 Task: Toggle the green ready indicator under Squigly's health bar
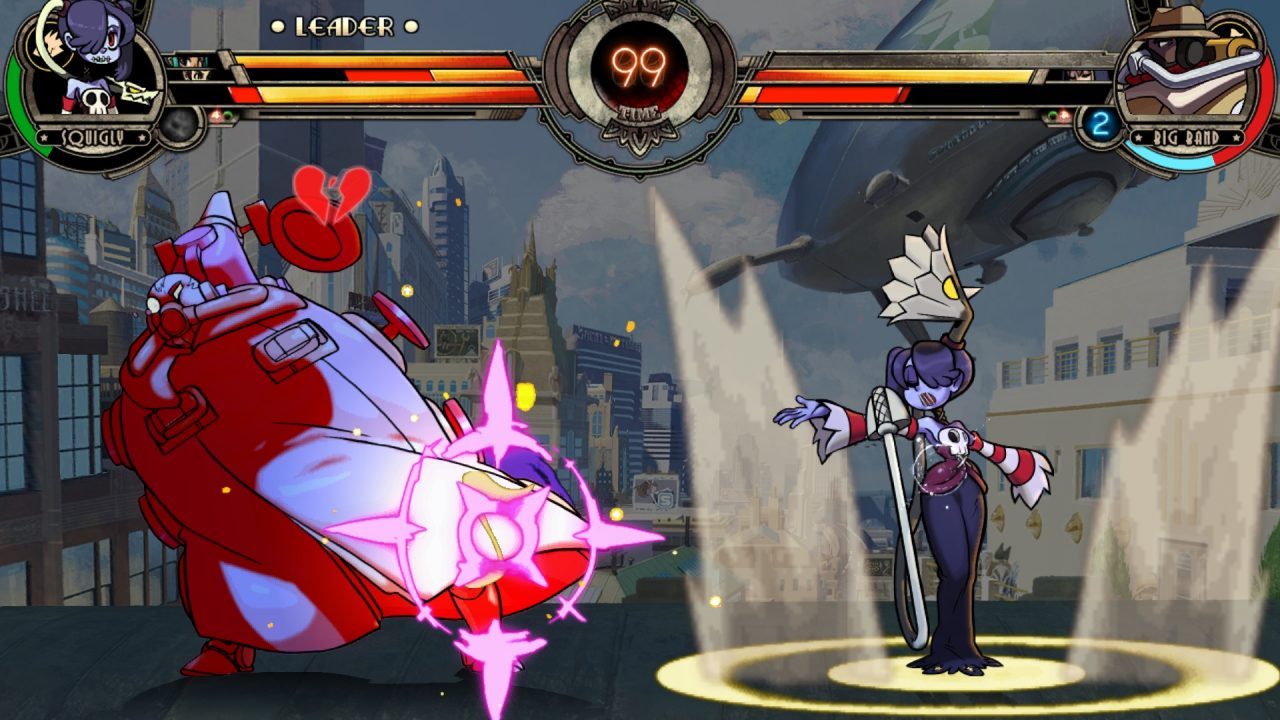228,113
